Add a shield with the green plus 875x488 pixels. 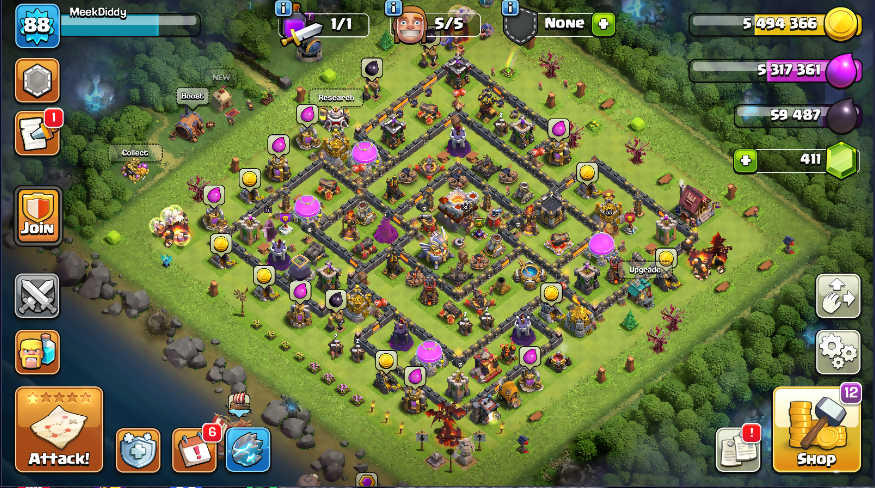point(602,24)
